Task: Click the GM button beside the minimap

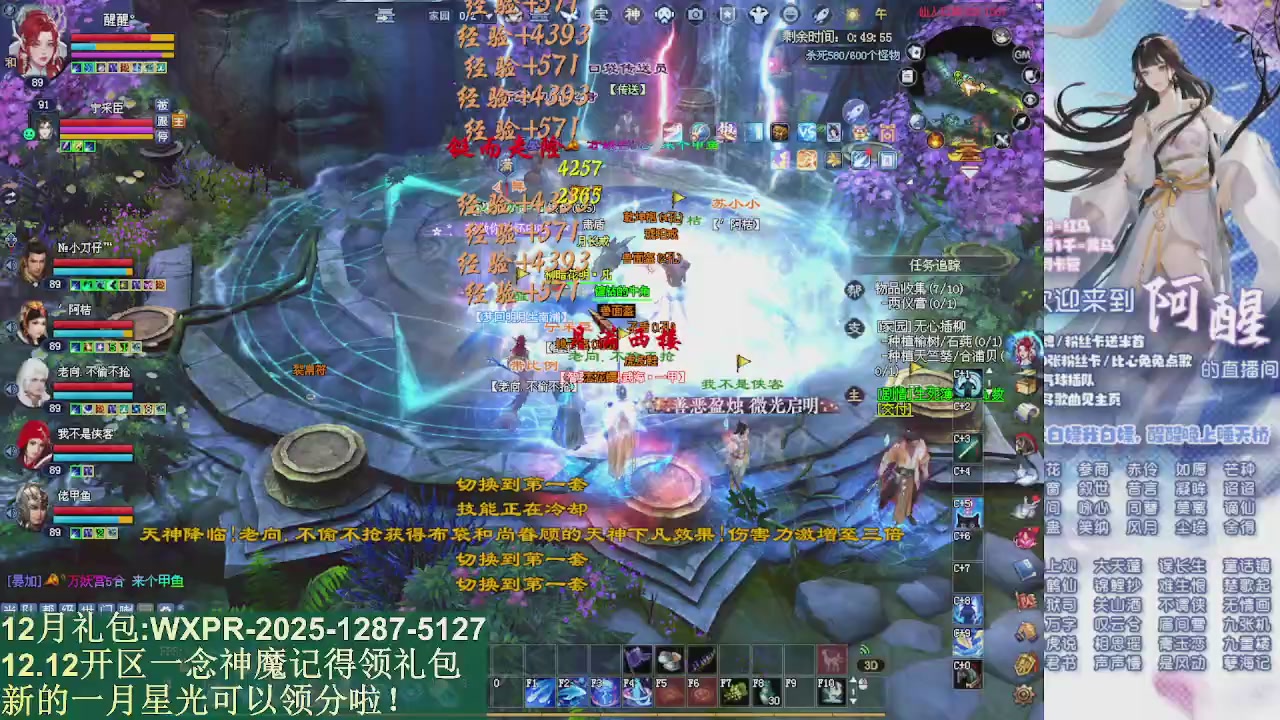Action: point(1022,54)
